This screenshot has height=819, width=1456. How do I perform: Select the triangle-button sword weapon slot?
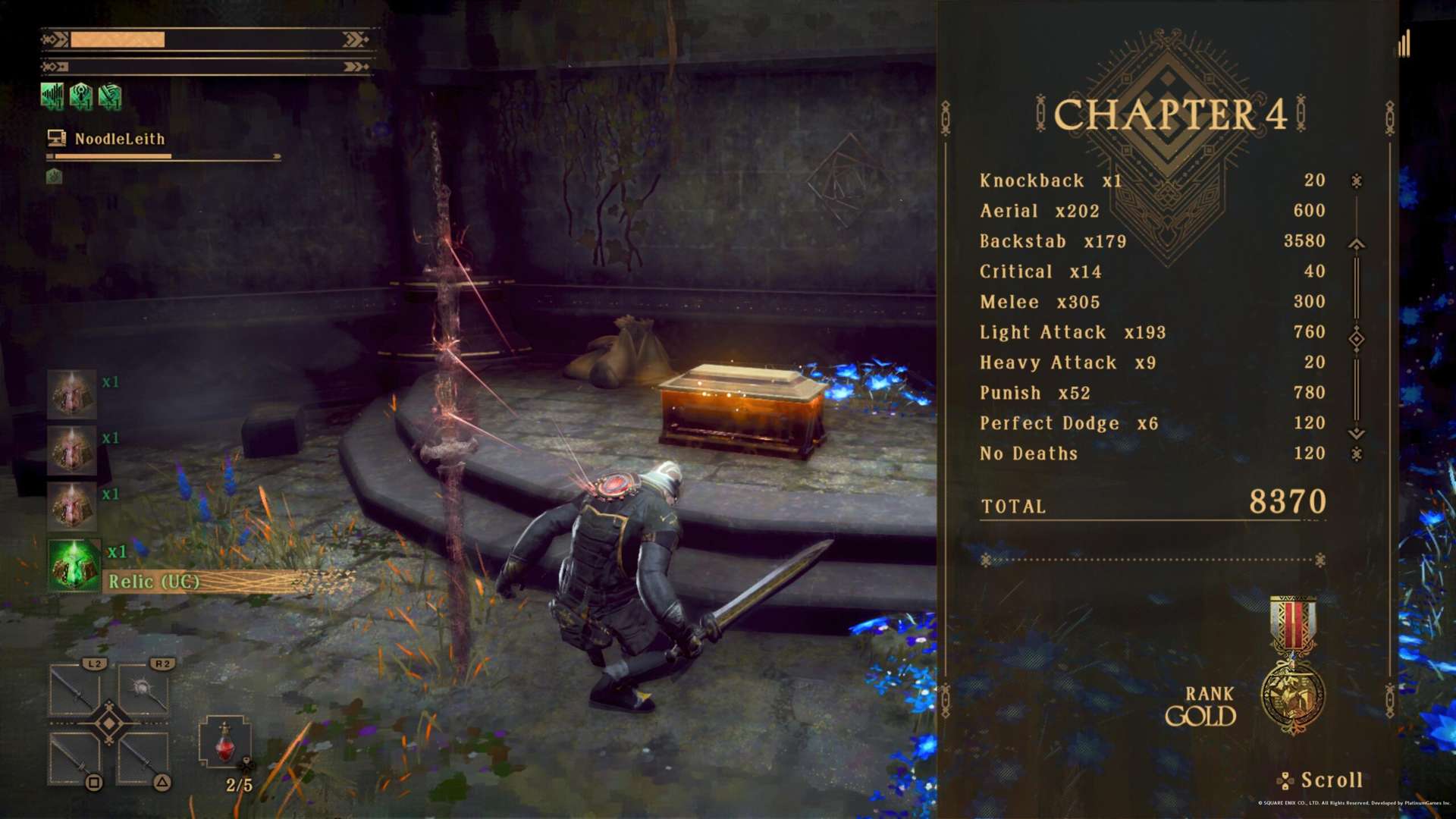tap(143, 758)
